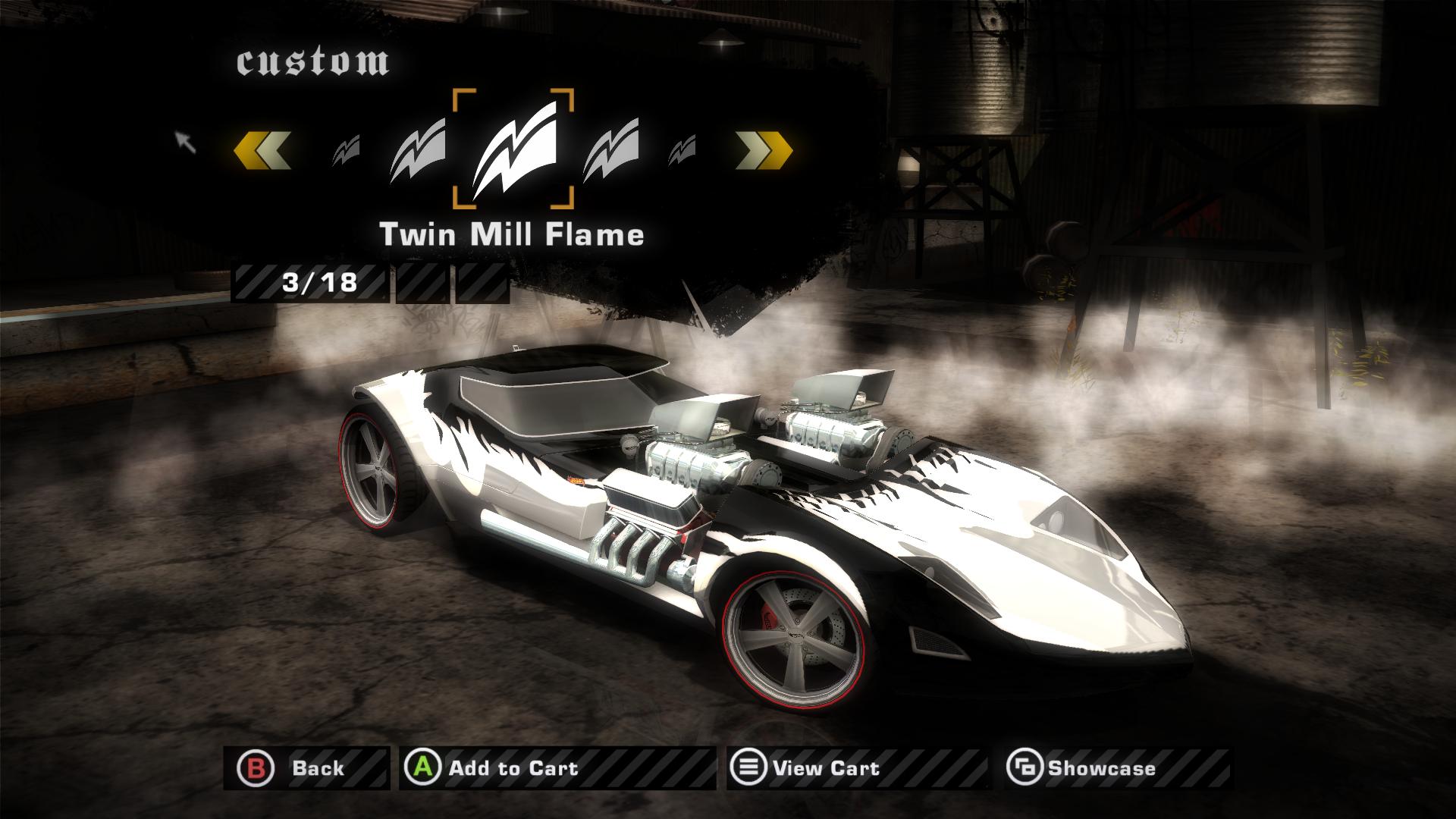This screenshot has height=819, width=1456.
Task: Click the yellow right double-chevron for next vinyls
Action: (764, 149)
